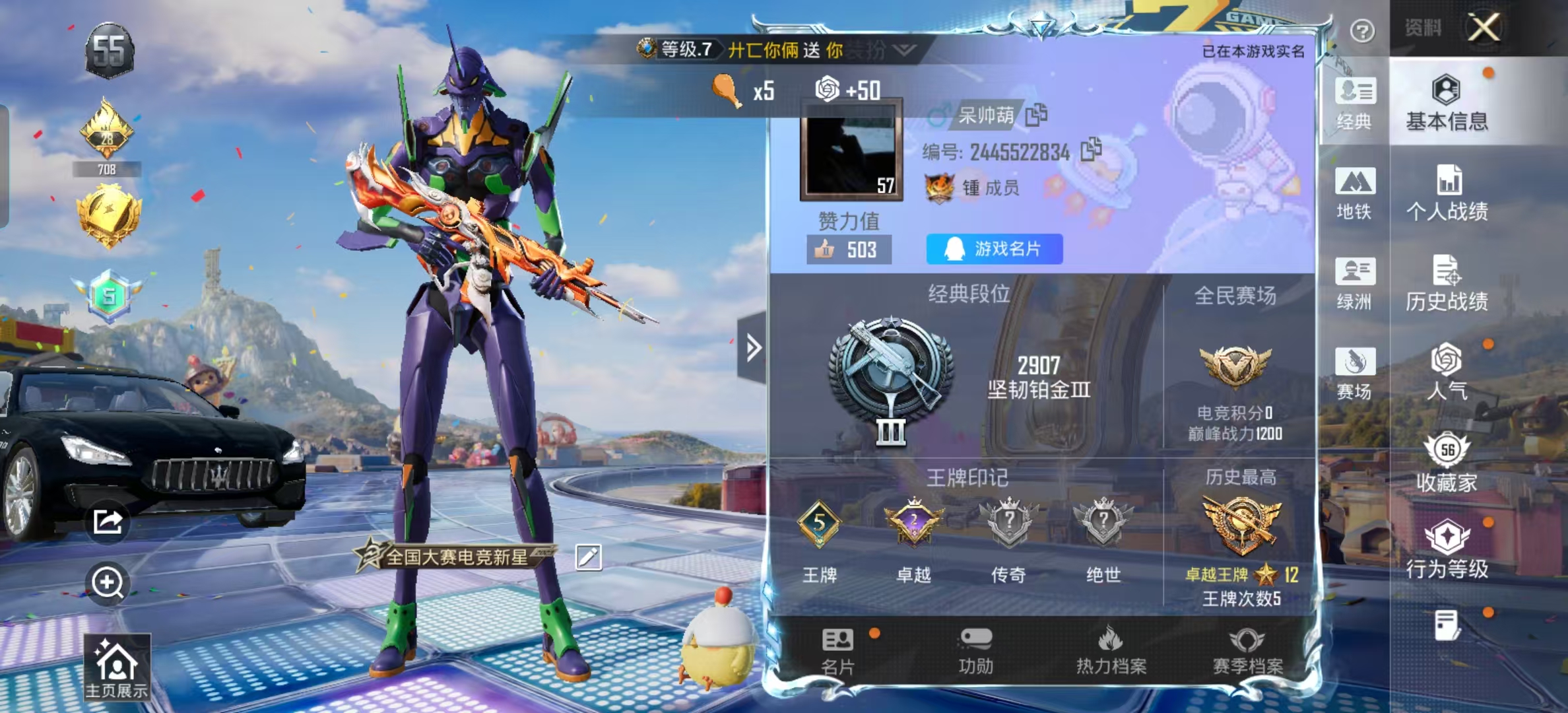The height and width of the screenshot is (713, 1568).
Task: Show the 热力档案 heat archive
Action: point(1111,650)
